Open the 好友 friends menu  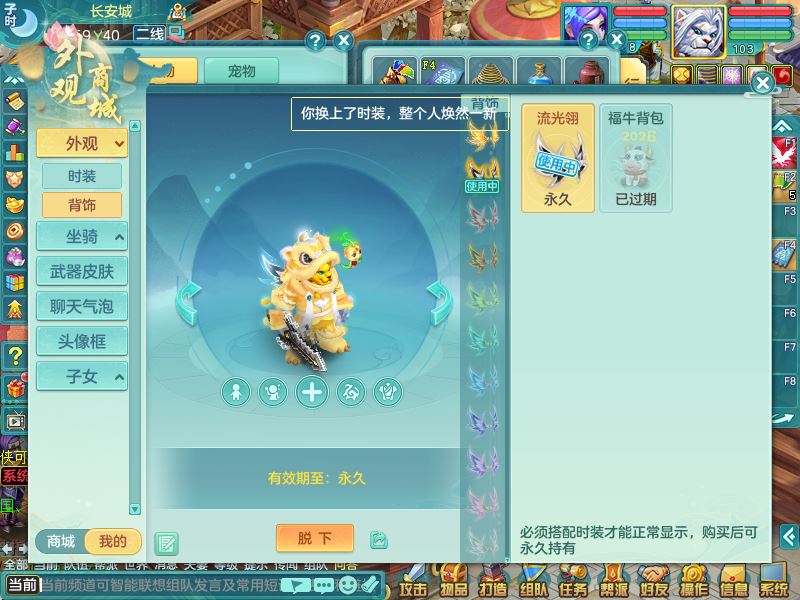(654, 581)
